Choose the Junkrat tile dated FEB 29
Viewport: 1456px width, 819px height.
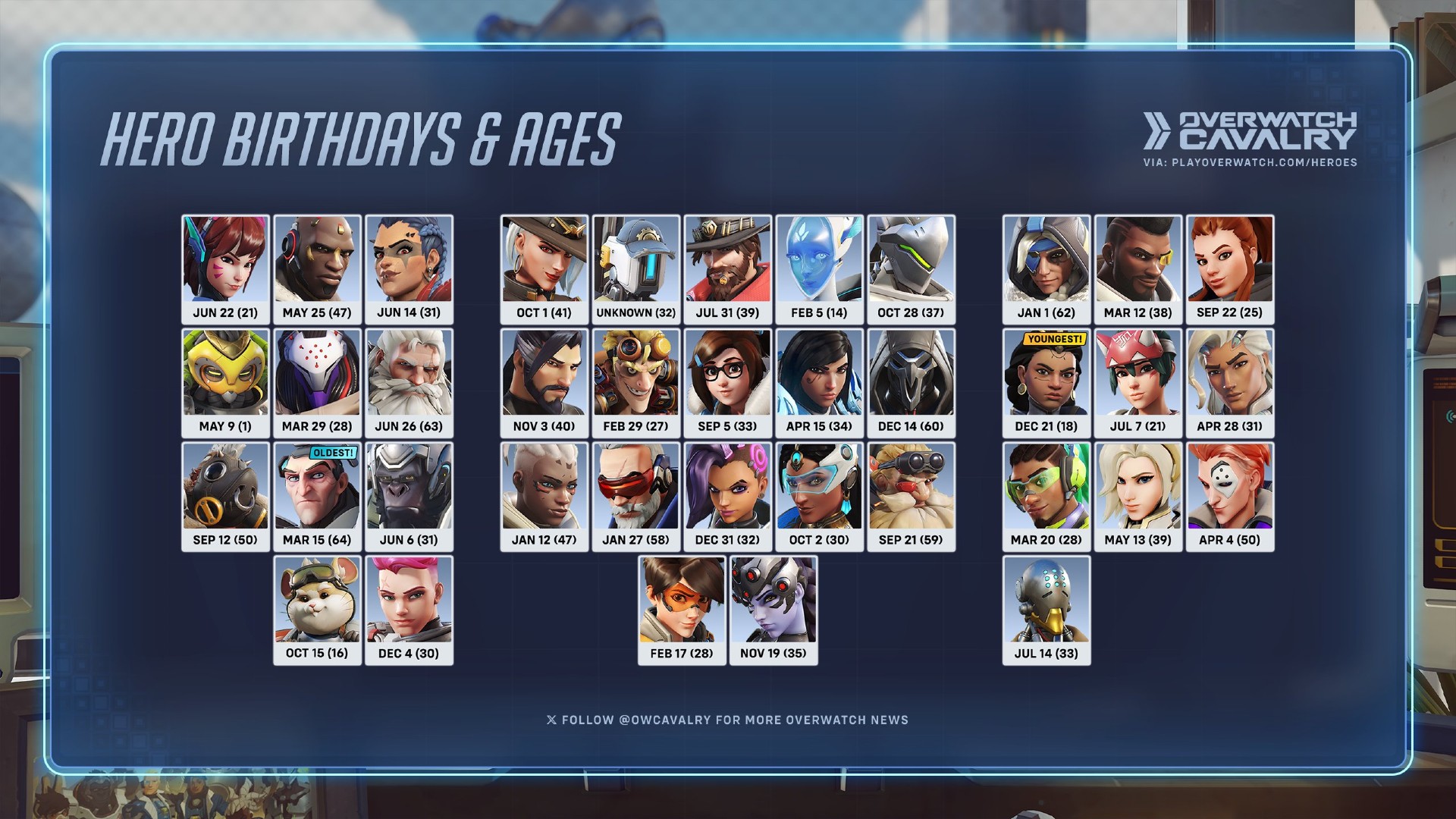coord(635,383)
